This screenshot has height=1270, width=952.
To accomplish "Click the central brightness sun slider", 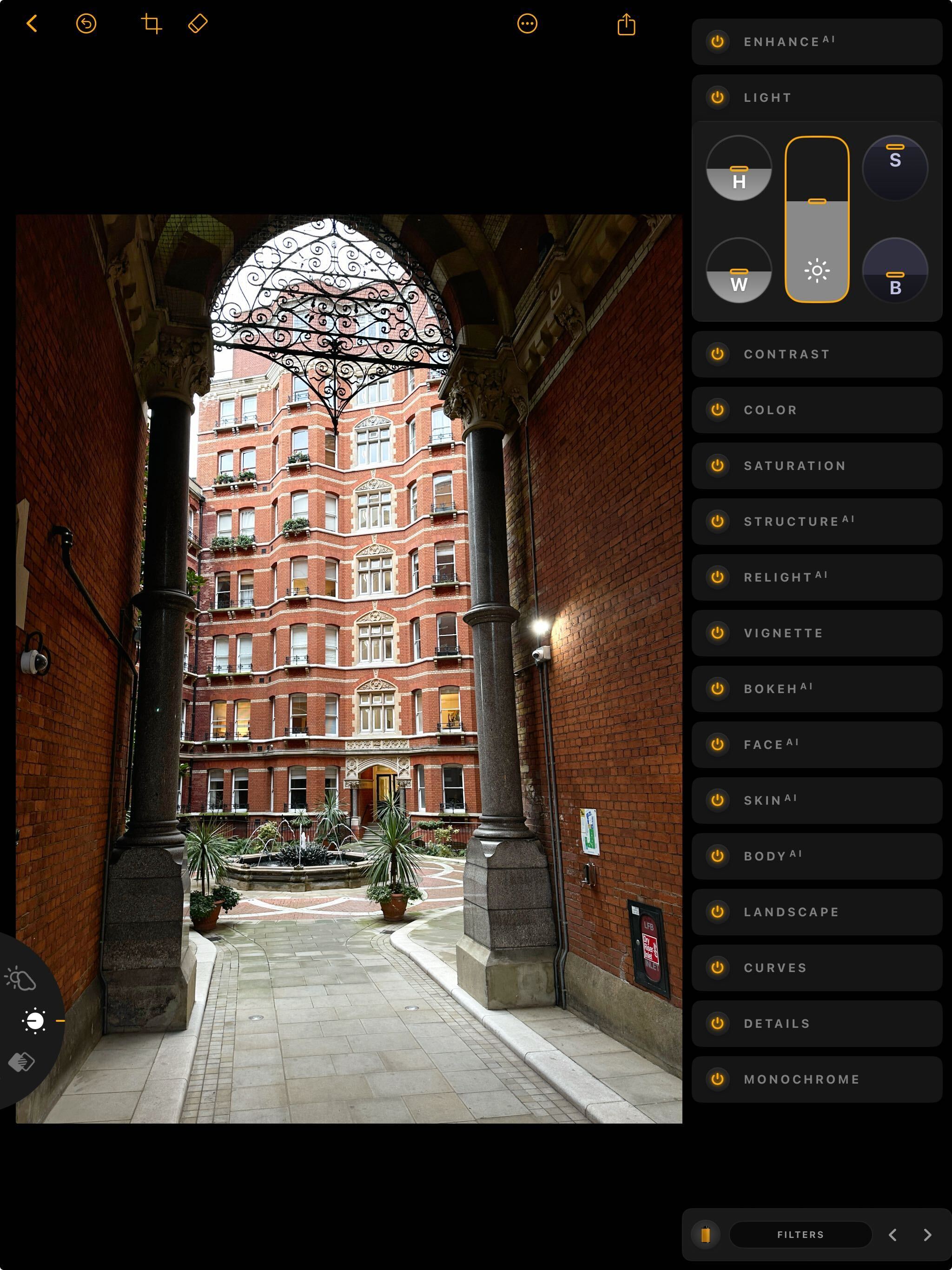I will [816, 219].
